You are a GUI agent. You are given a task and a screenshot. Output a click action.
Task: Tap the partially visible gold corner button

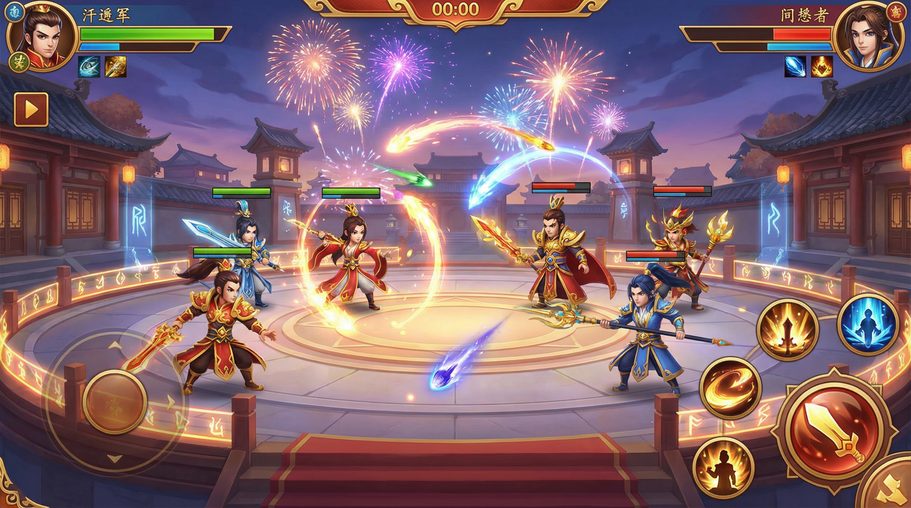point(890,487)
